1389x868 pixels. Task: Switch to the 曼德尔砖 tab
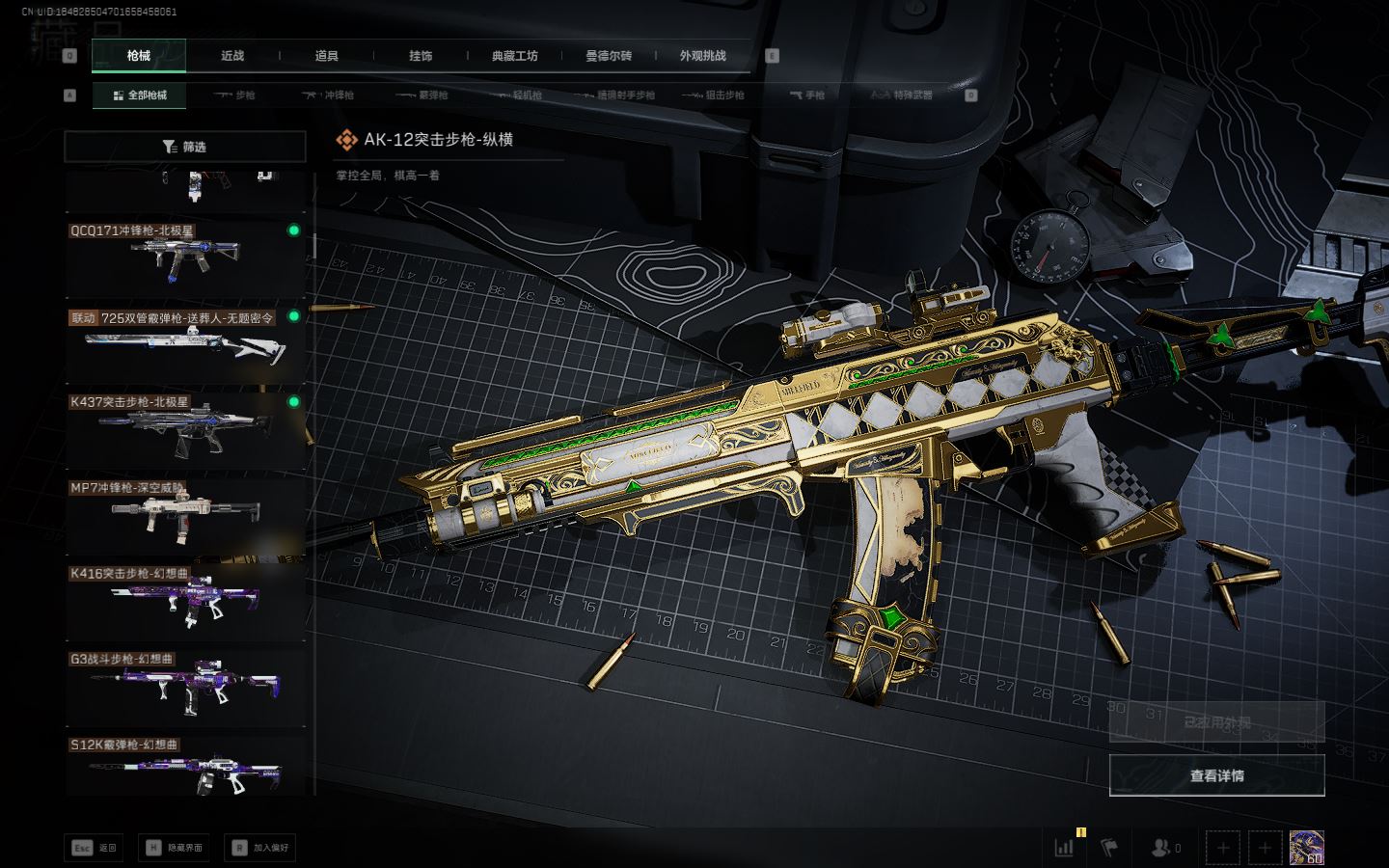coord(609,56)
